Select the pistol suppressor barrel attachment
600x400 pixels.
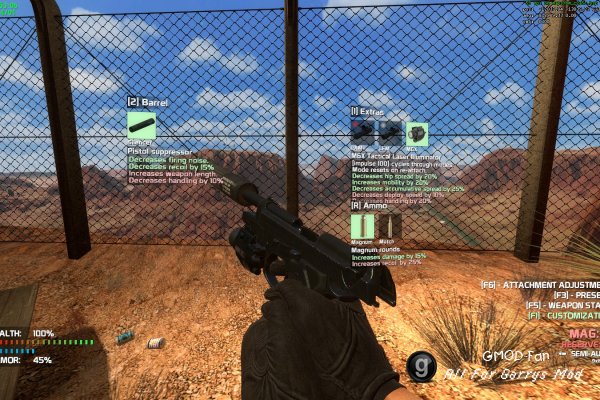(141, 125)
